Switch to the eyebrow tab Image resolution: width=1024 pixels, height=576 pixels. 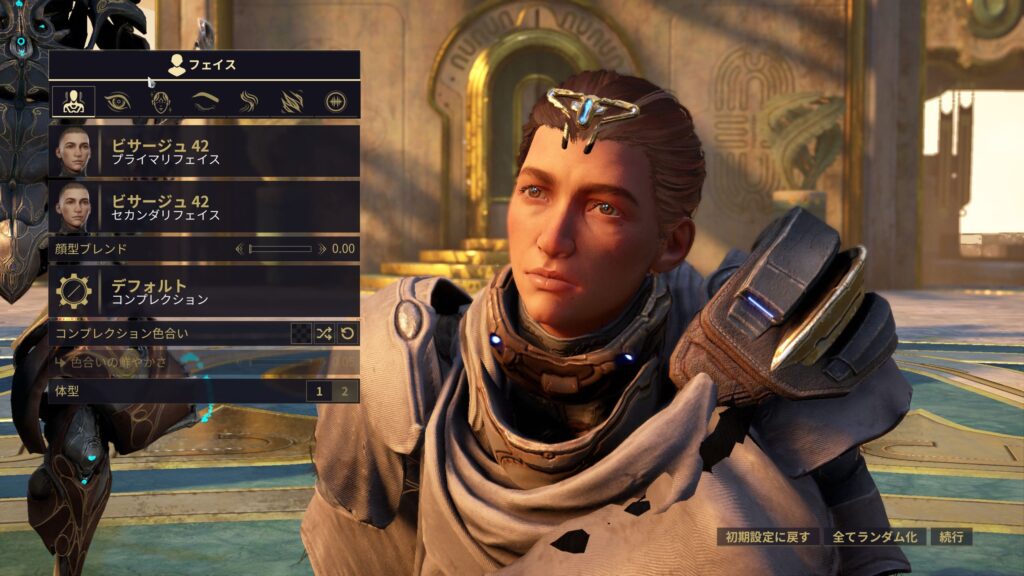(204, 101)
